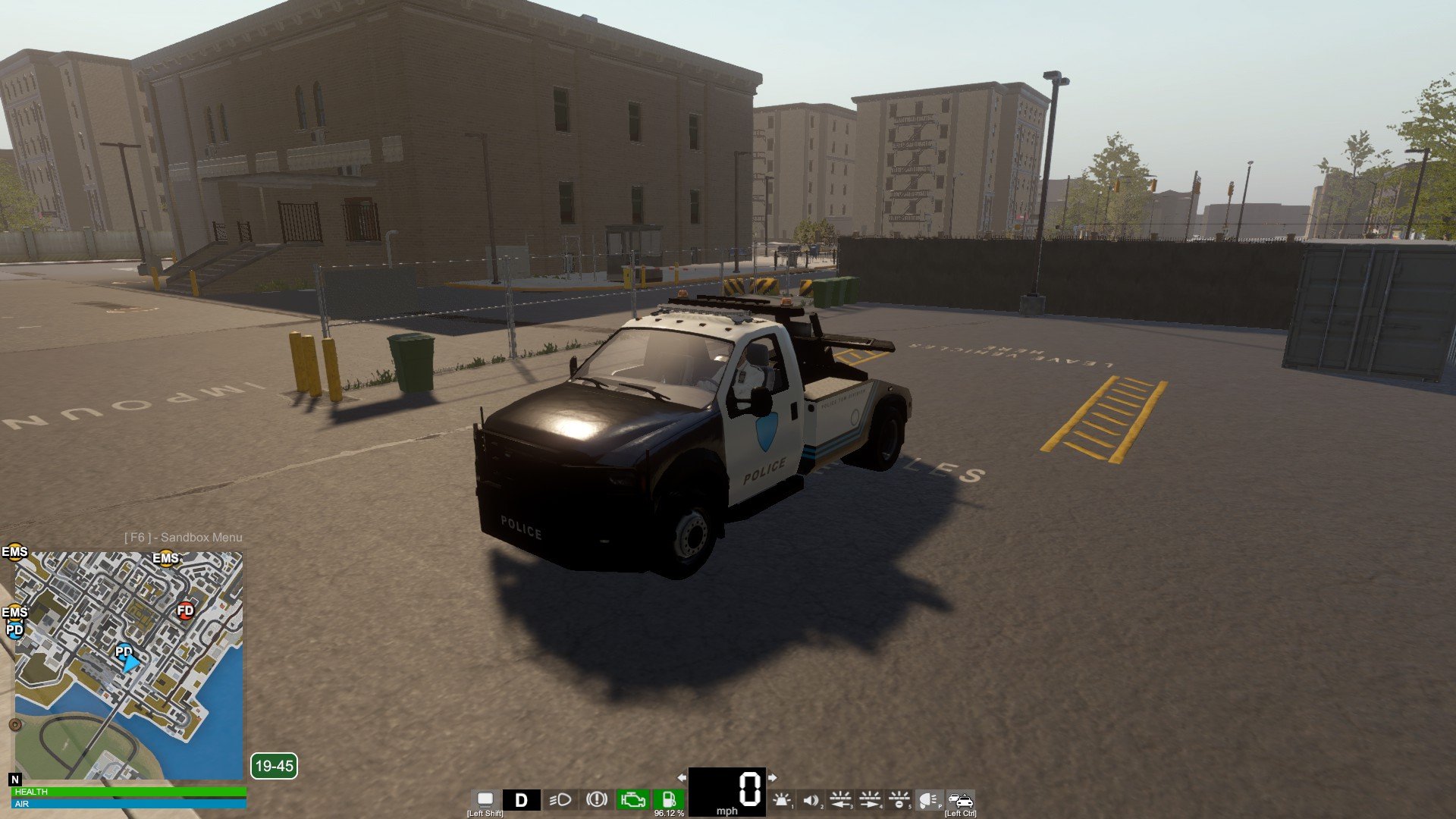Click the EMS marker at minimap top edge
The width and height of the screenshot is (1456, 819).
pyautogui.click(x=166, y=559)
